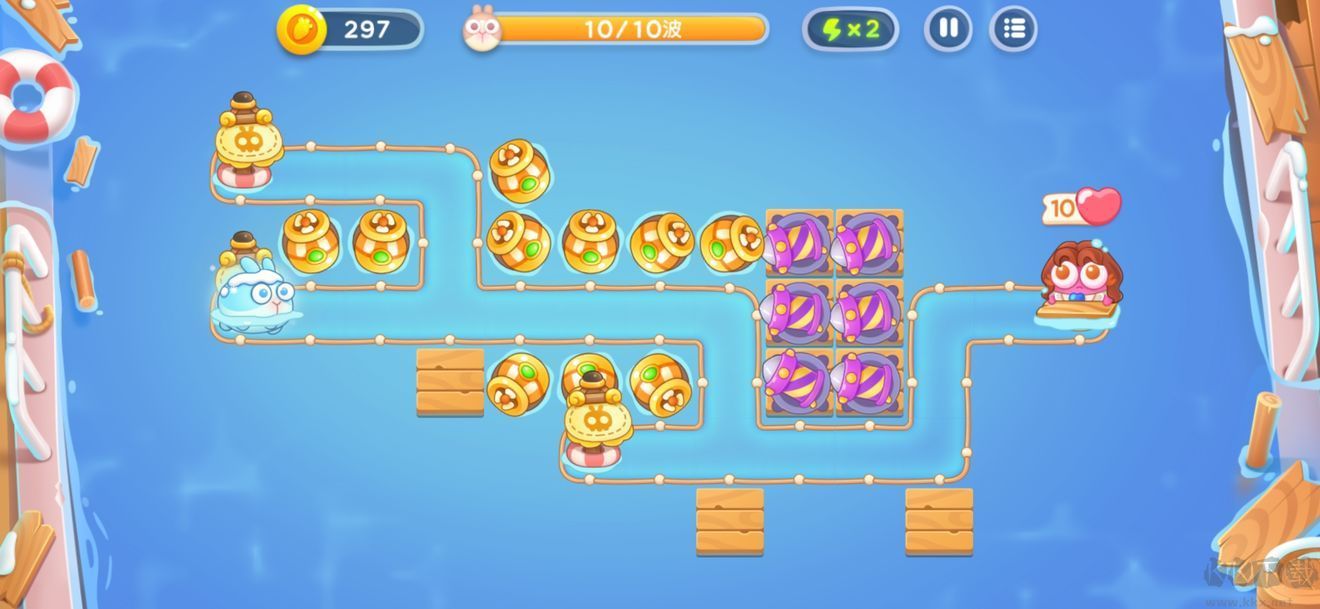This screenshot has height=609, width=1320.
Task: Pause the game
Action: (948, 29)
